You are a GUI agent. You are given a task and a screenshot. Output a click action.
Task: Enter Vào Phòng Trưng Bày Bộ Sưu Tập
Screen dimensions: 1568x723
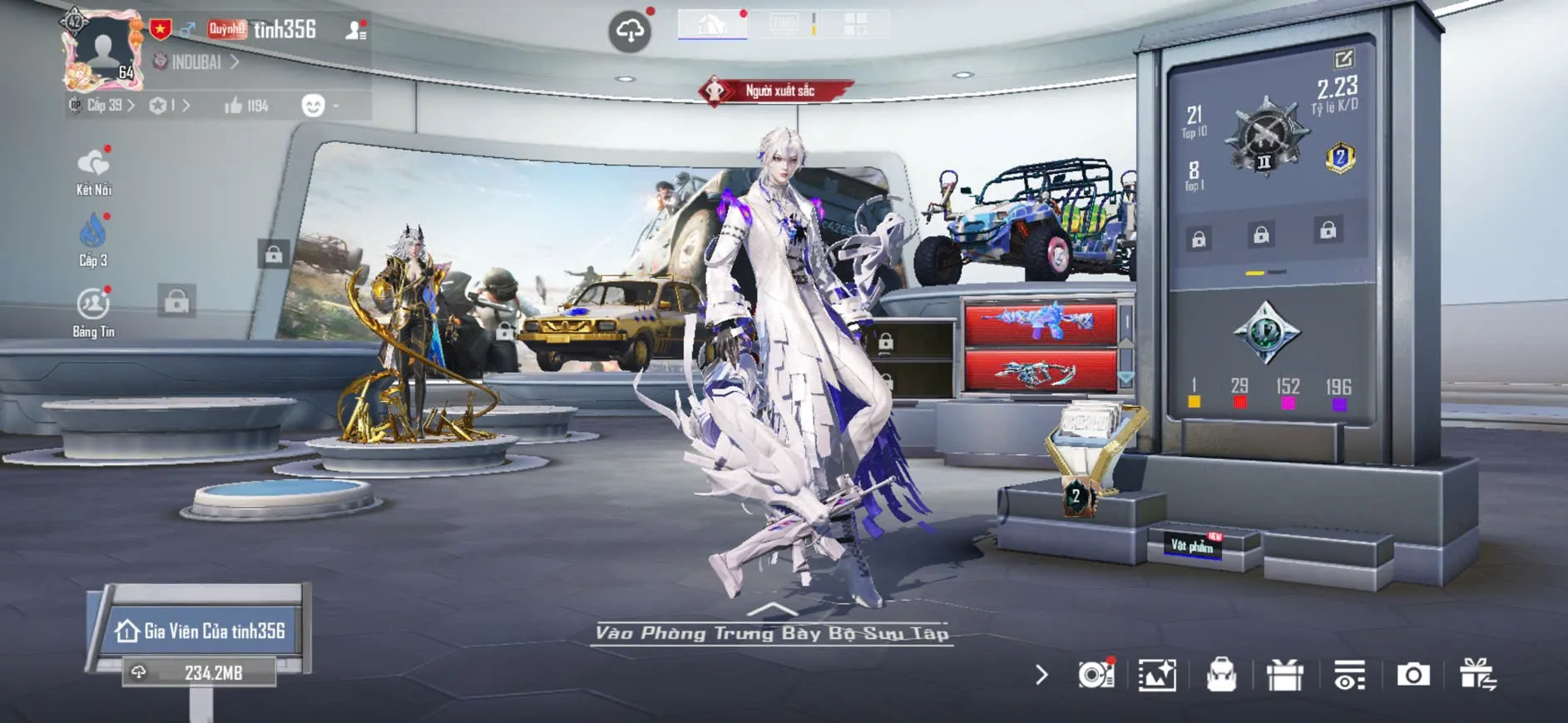(772, 633)
